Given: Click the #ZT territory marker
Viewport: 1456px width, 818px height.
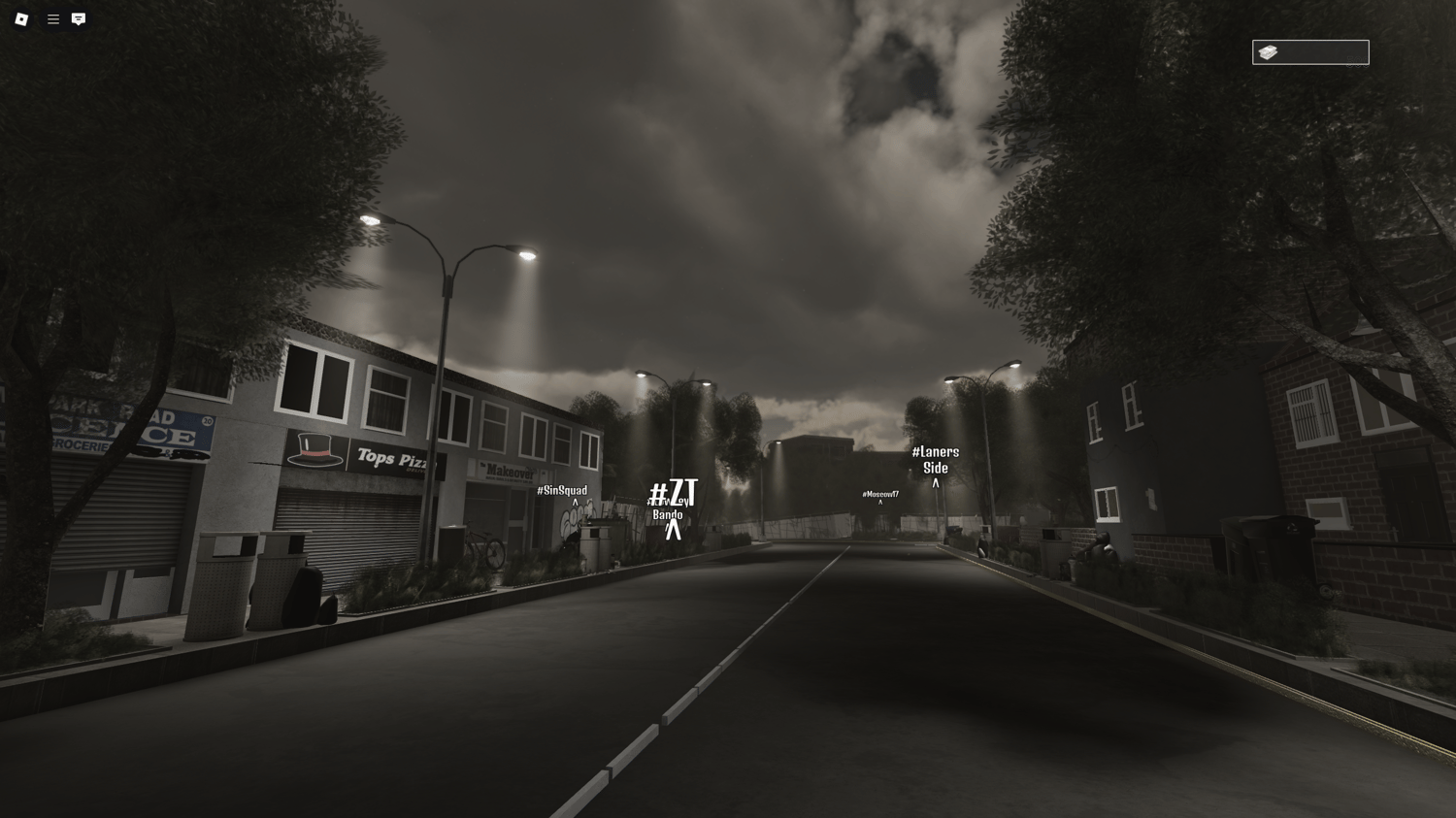Looking at the screenshot, I should click(674, 493).
